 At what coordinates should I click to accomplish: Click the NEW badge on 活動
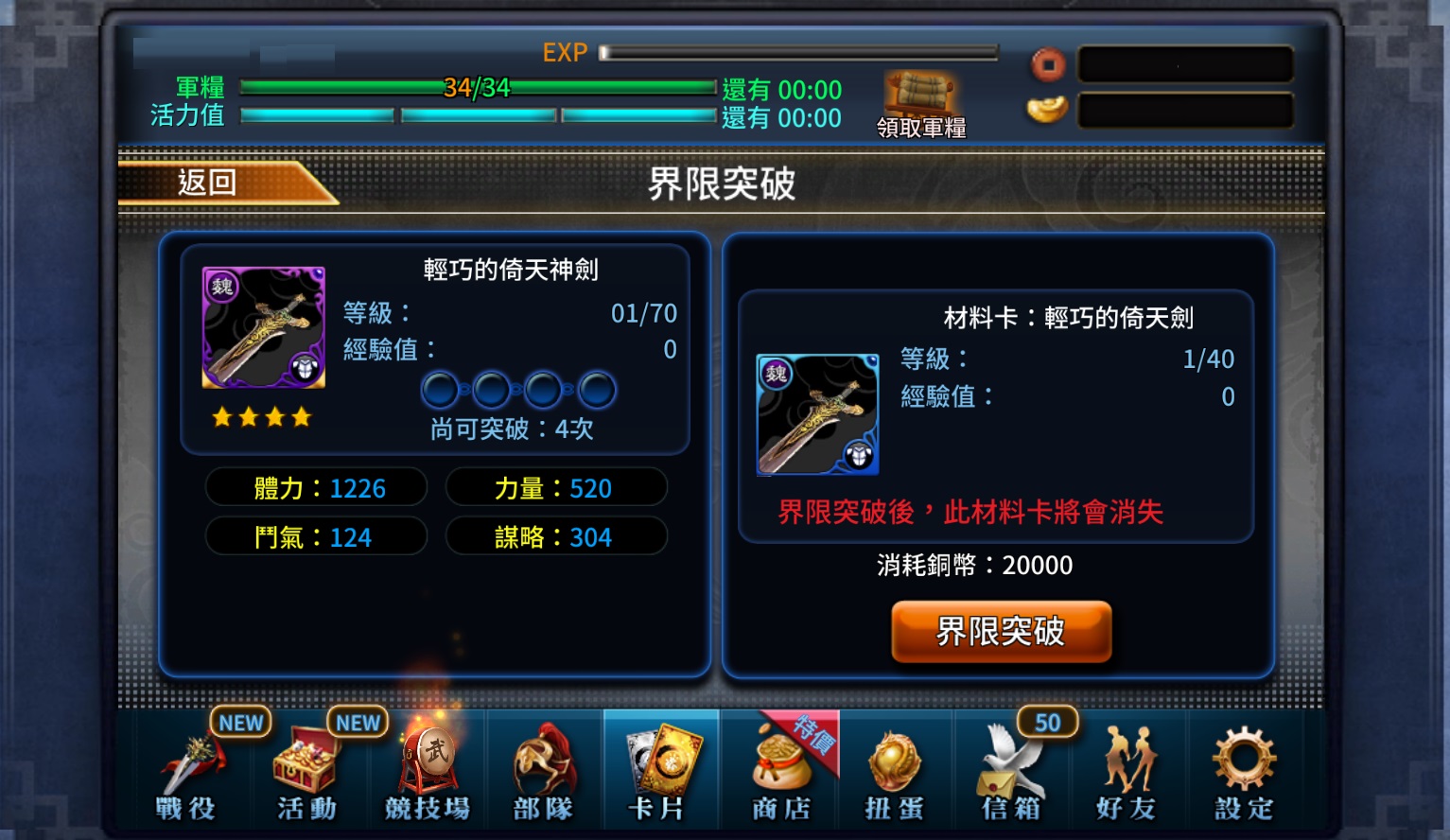click(x=357, y=722)
